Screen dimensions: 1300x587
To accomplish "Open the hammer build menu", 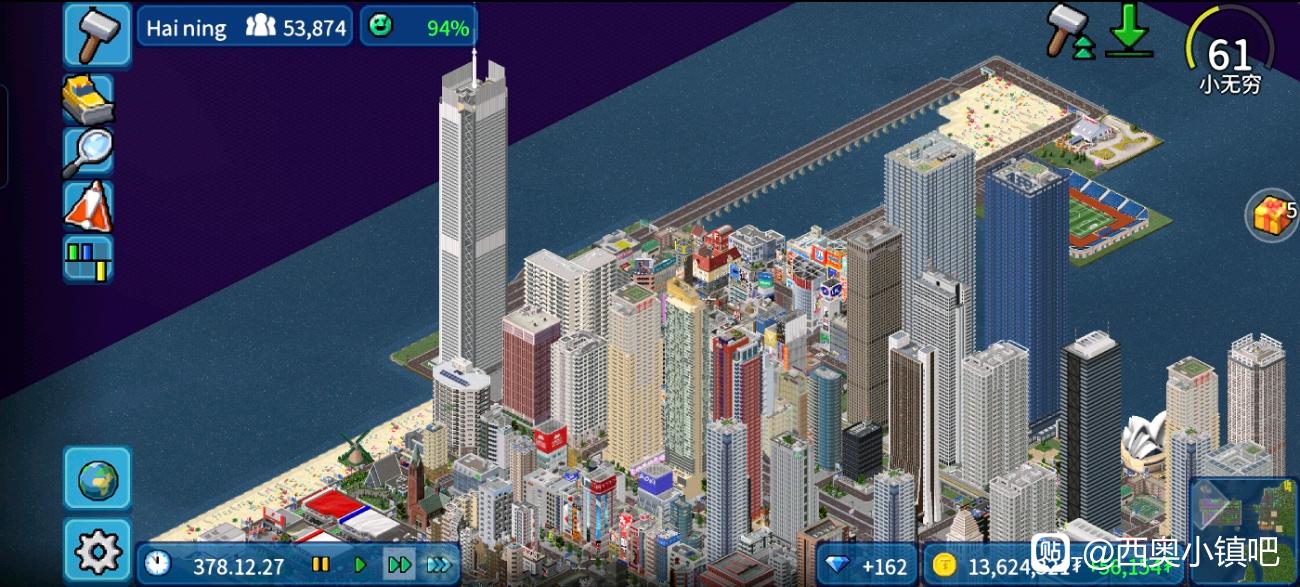I will [x=98, y=34].
